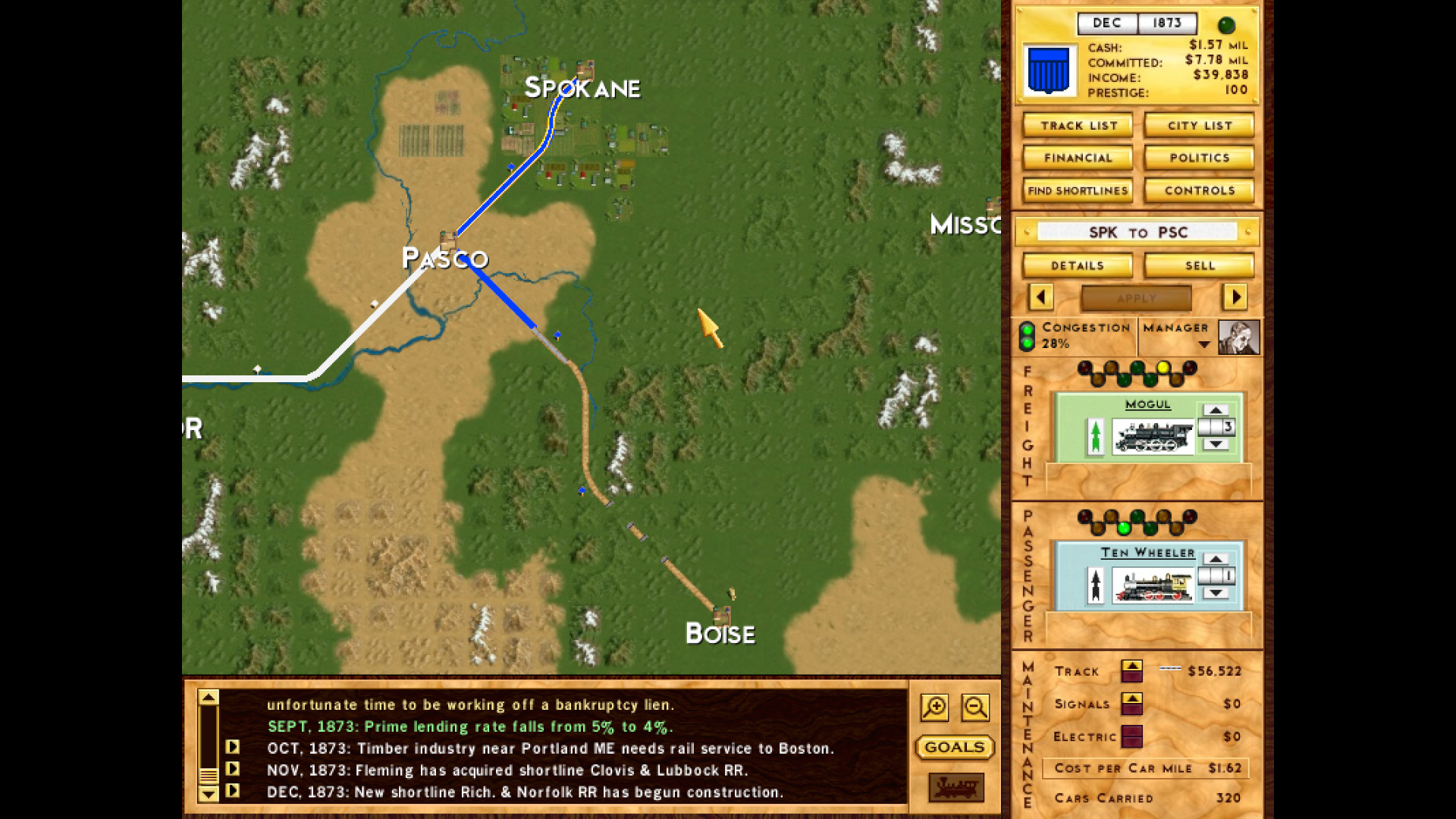The width and height of the screenshot is (1456, 819).
Task: Click the zoom-in magnifier above the message log
Action: point(935,707)
